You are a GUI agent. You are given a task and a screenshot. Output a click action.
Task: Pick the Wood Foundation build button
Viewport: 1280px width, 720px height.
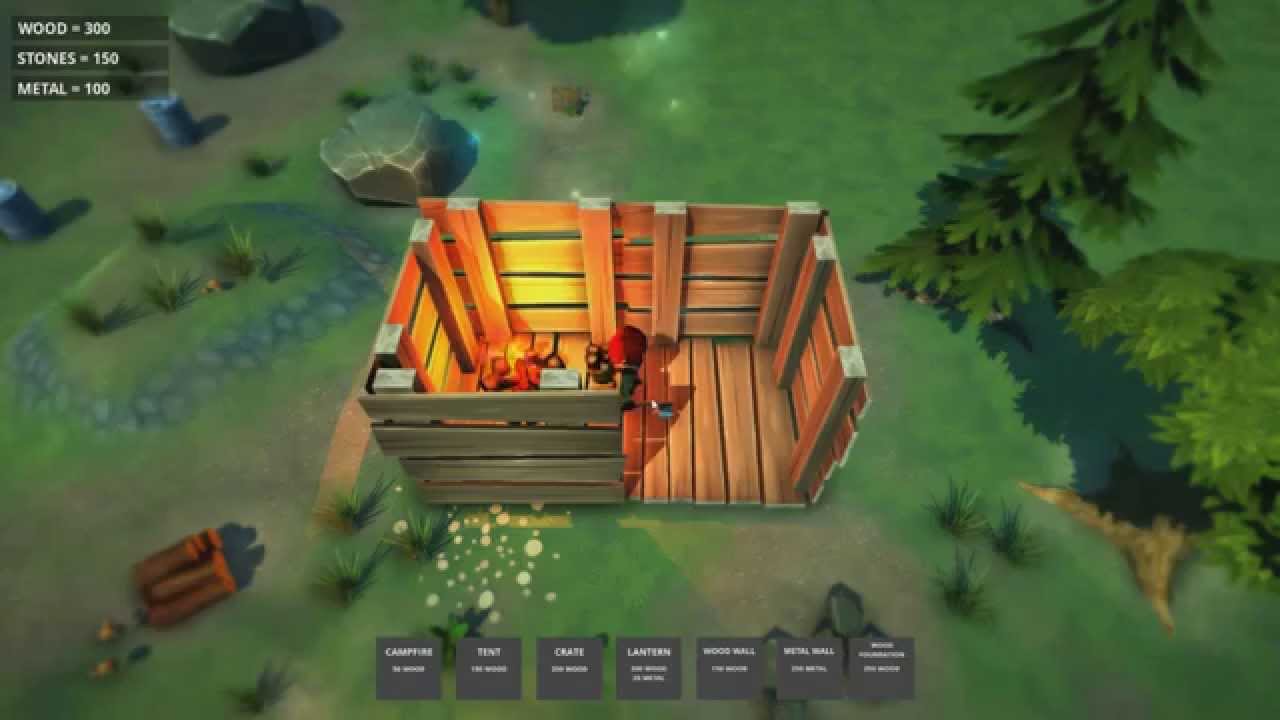pyautogui.click(x=881, y=667)
